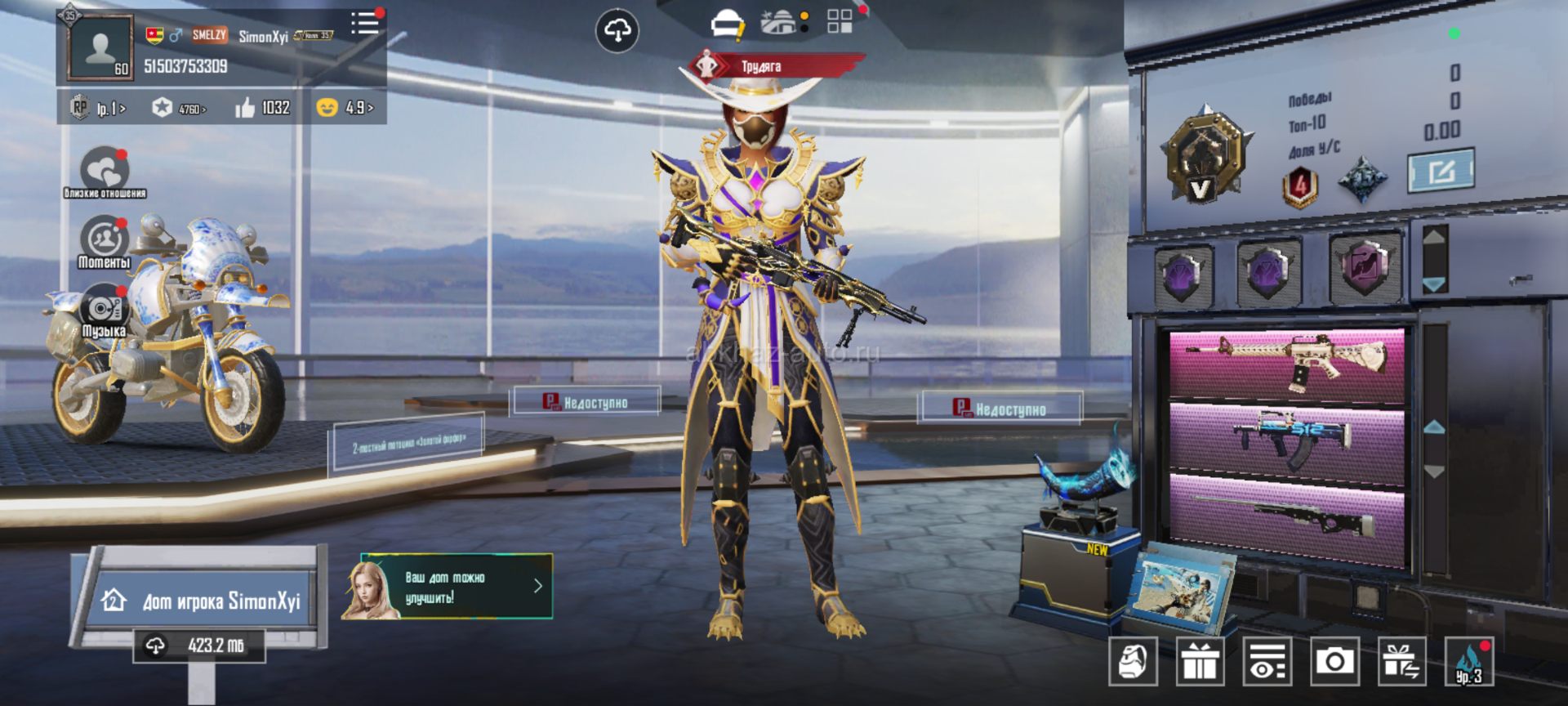The image size is (1568, 706).
Task: View the 4760 star popularity score
Action: [x=180, y=108]
